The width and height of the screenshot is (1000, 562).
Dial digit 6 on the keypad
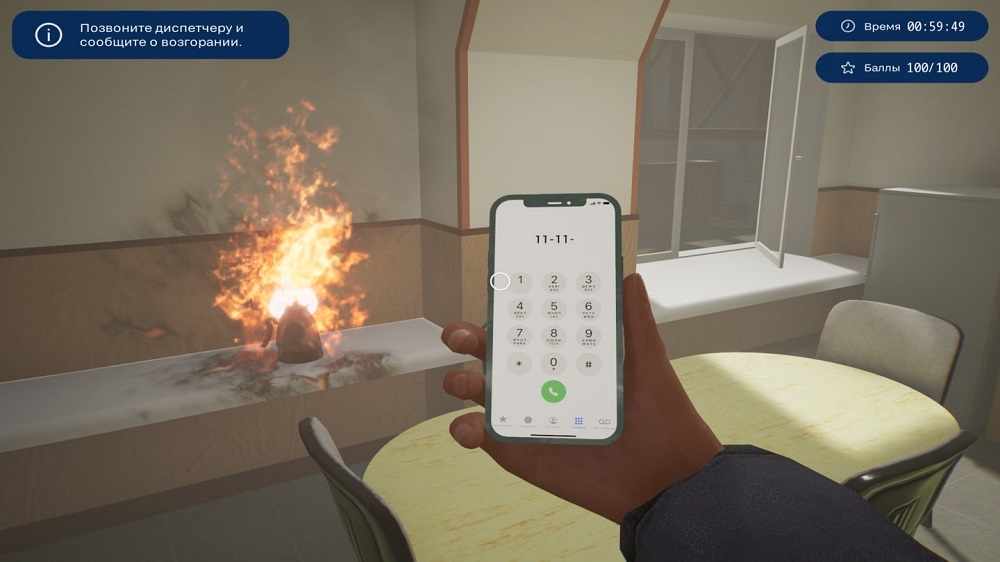click(588, 309)
